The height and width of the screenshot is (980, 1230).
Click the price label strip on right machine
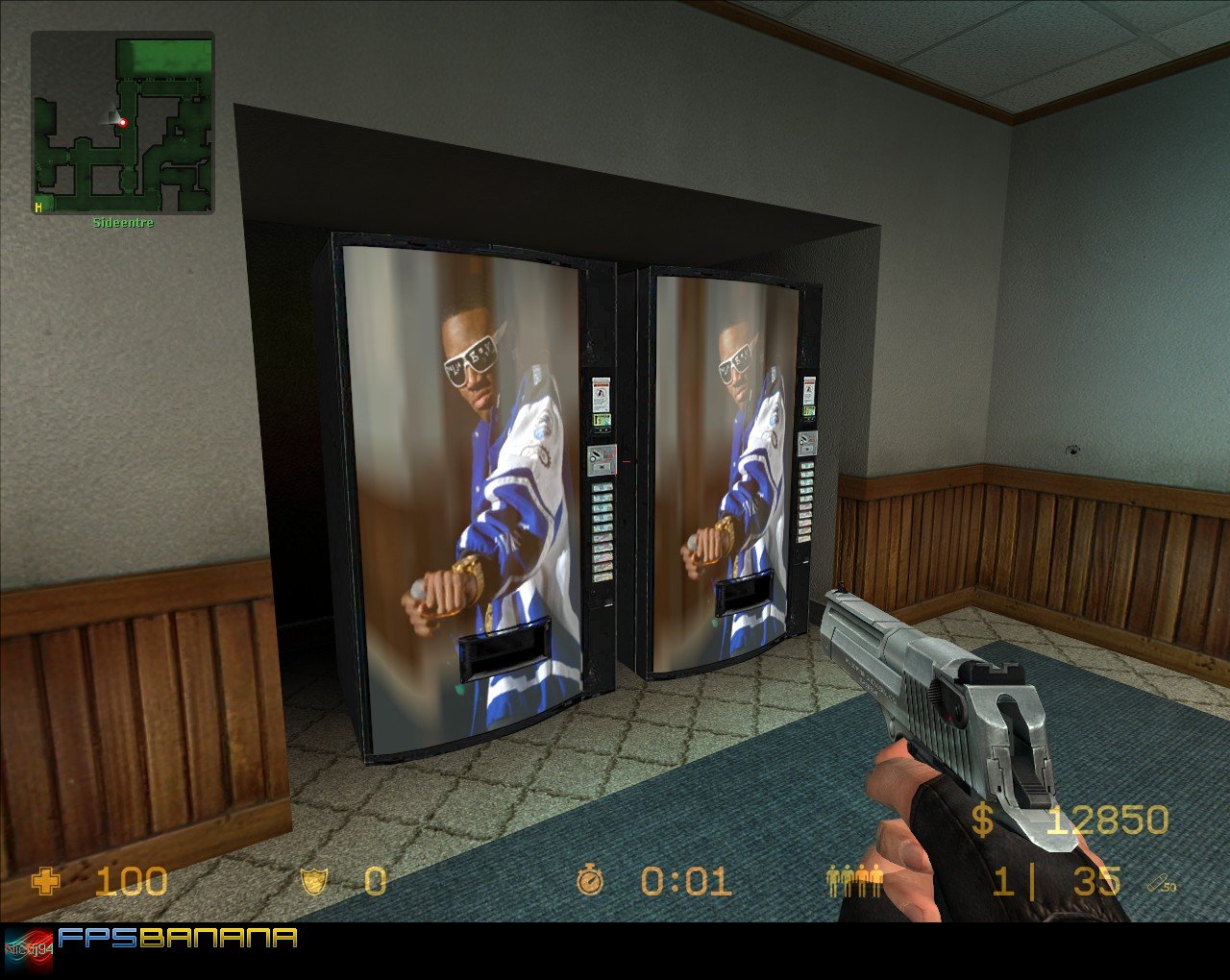(807, 500)
